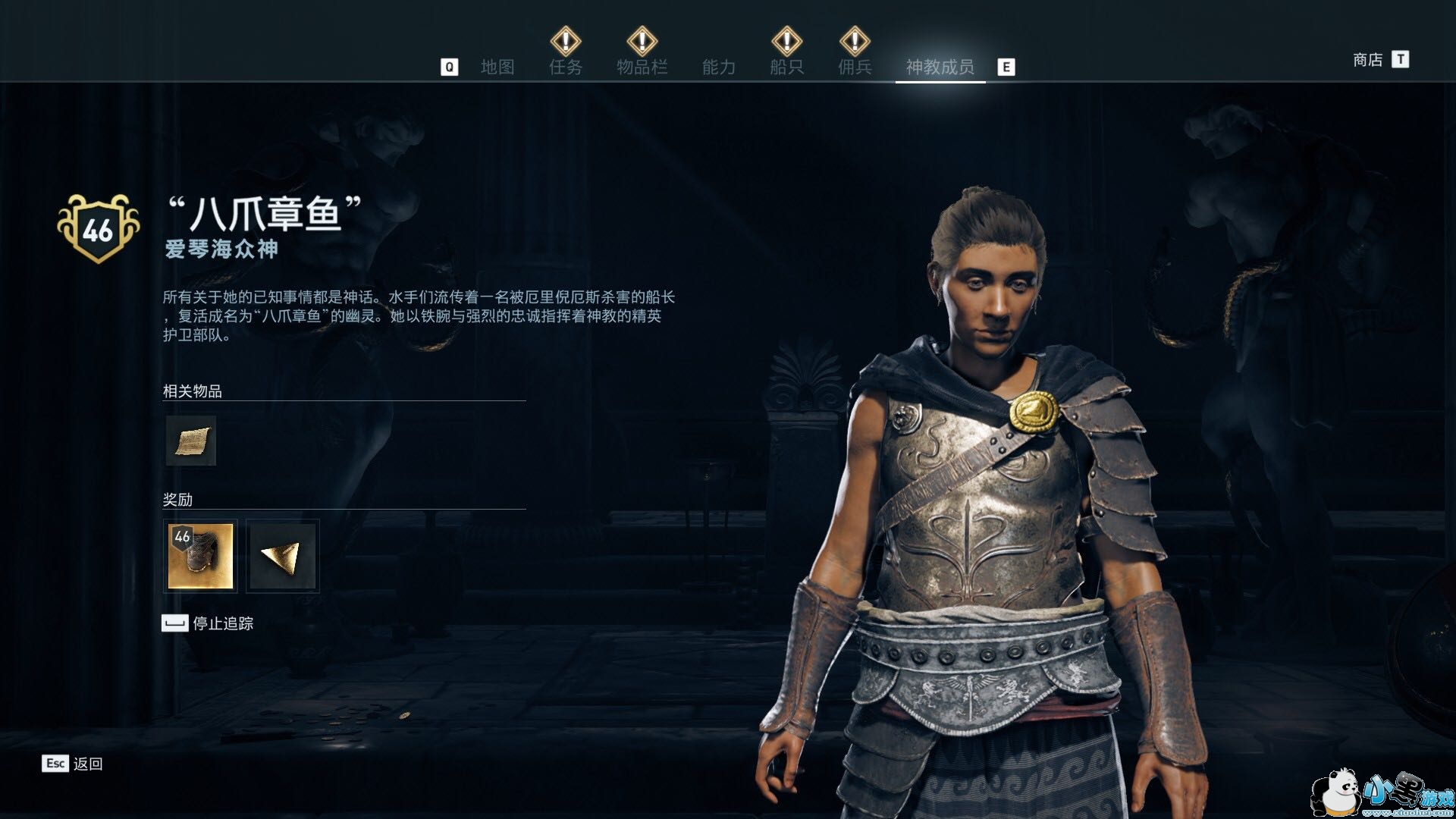Select the 神教成员 cultists tab
Image resolution: width=1456 pixels, height=819 pixels.
(x=940, y=67)
